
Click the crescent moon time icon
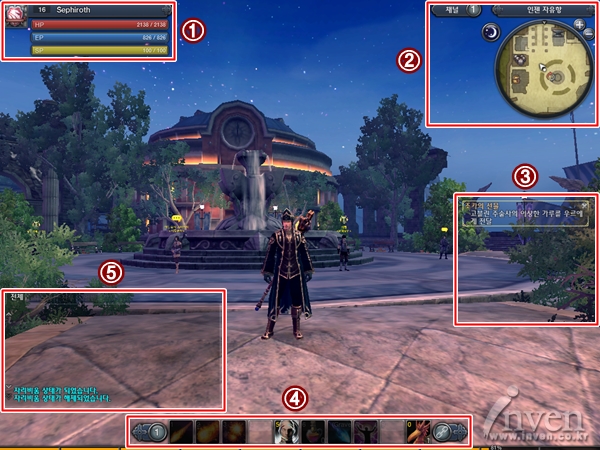click(491, 32)
